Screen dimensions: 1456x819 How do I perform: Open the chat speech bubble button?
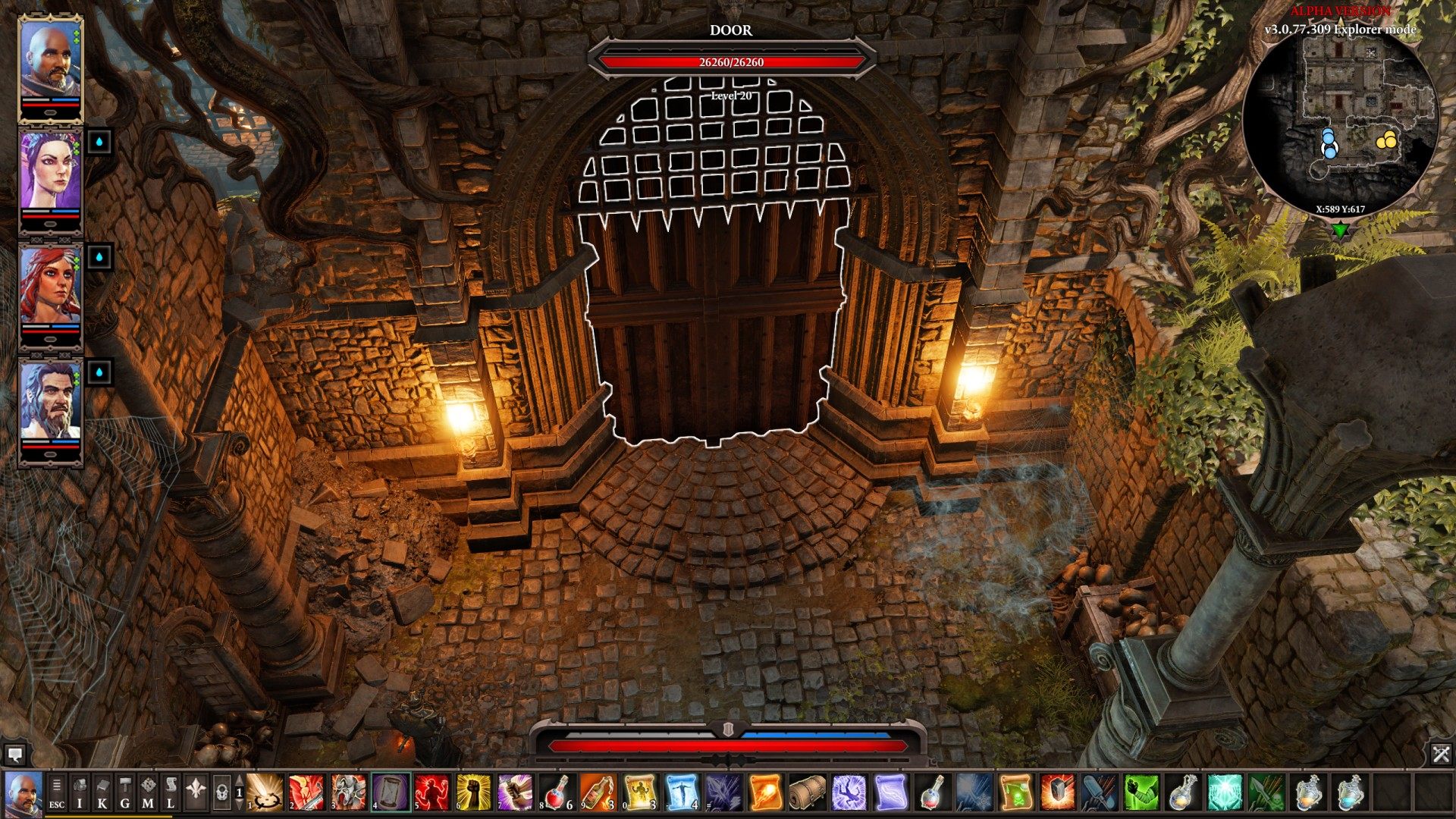[x=14, y=754]
